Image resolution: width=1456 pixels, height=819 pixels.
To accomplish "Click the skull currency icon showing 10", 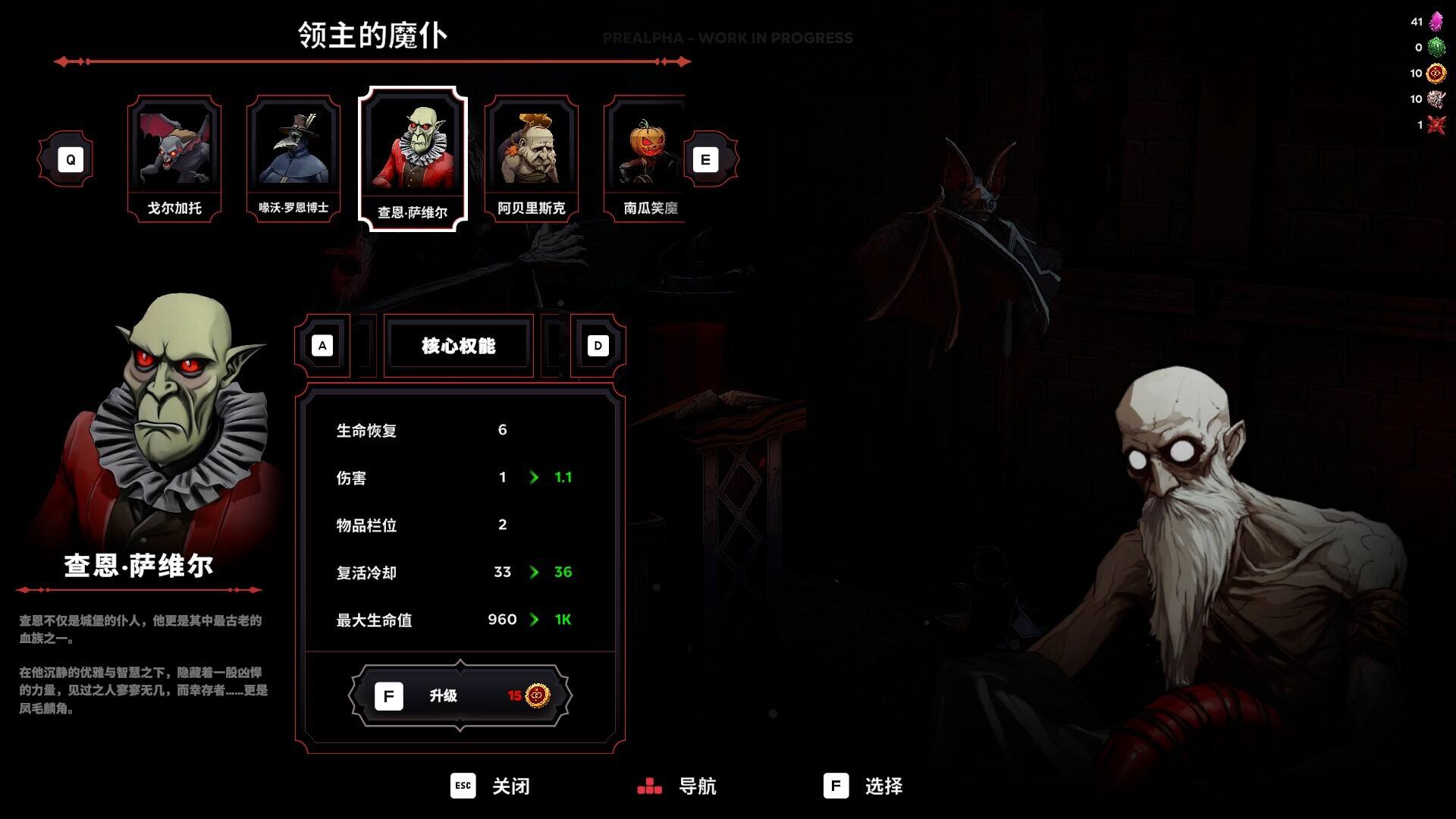I will 1438,99.
